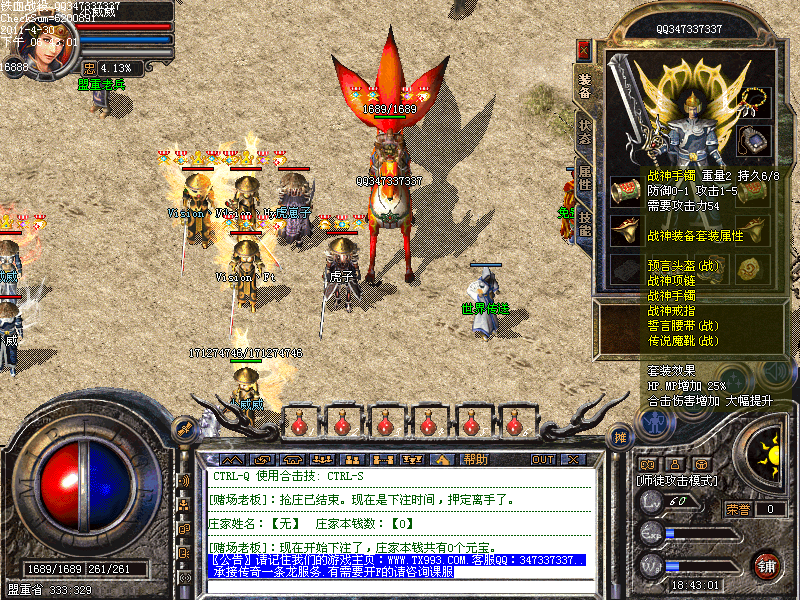Close the character equipment panel
Image resolution: width=800 pixels, height=600 pixels.
(584, 50)
